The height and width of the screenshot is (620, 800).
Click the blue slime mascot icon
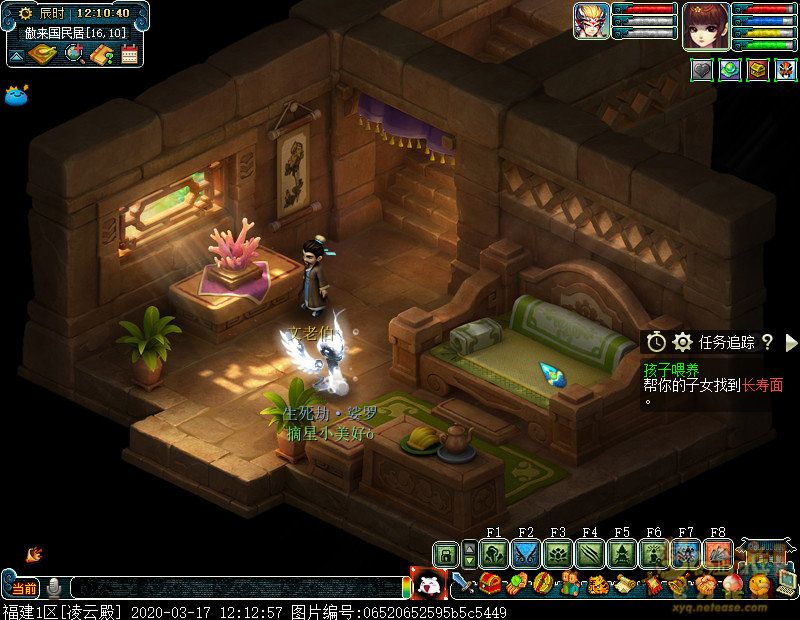18,95
